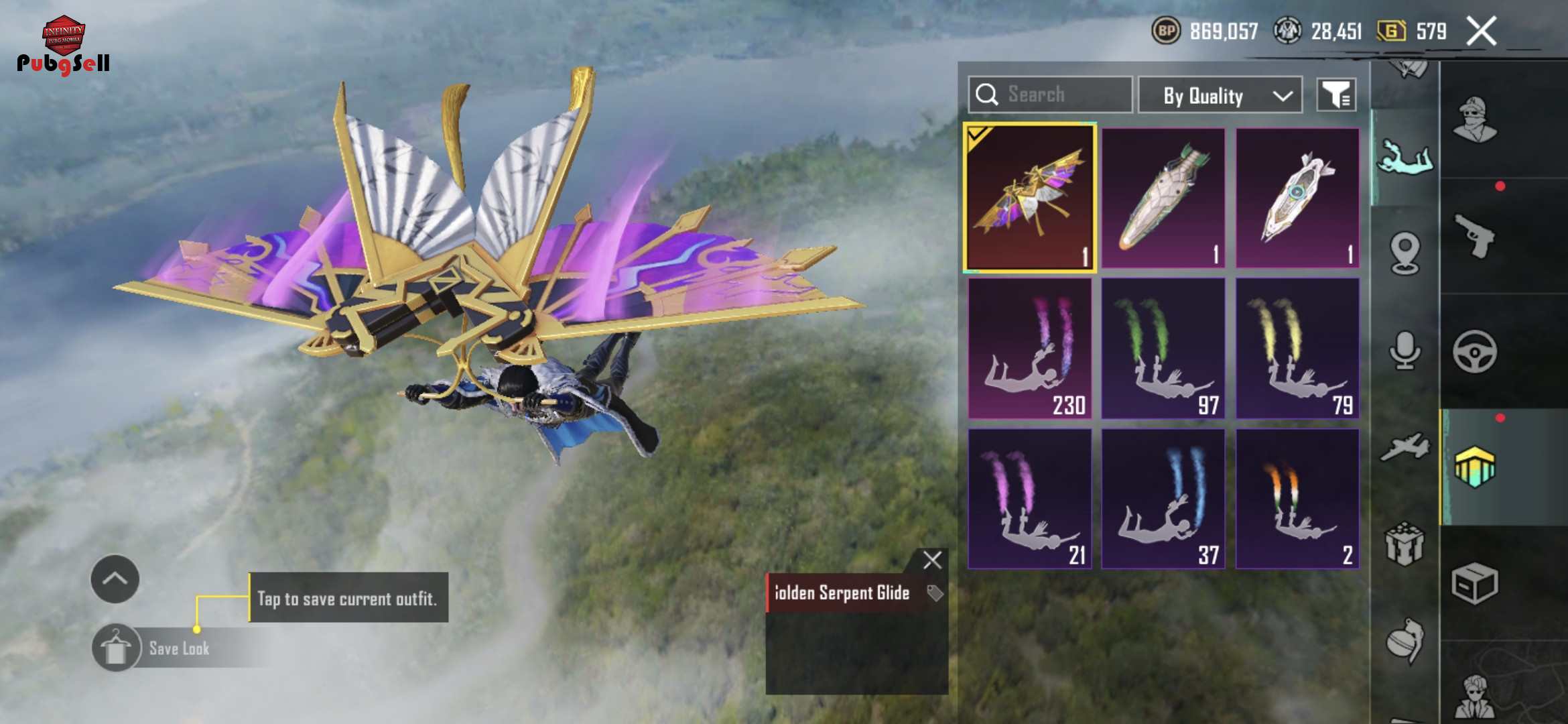Close the inventory screen with the top X
This screenshot has width=1568, height=724.
tap(1481, 31)
